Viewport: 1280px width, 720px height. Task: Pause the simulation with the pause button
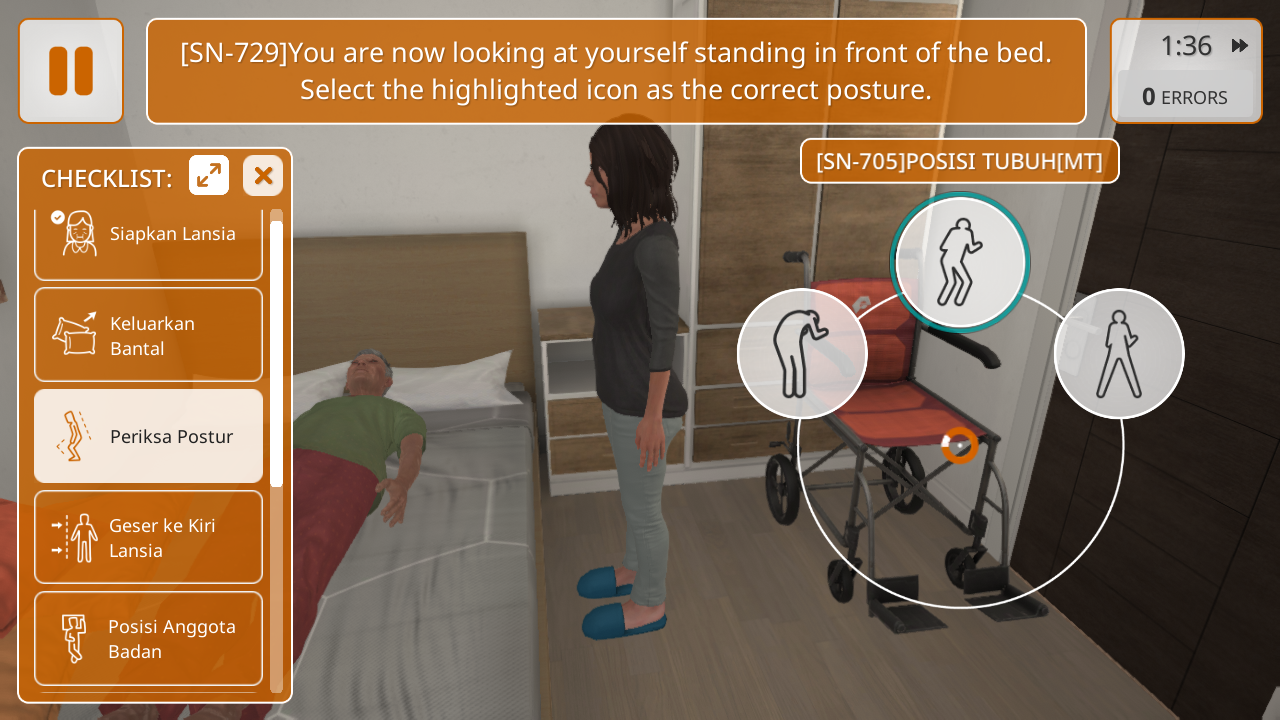tap(71, 71)
